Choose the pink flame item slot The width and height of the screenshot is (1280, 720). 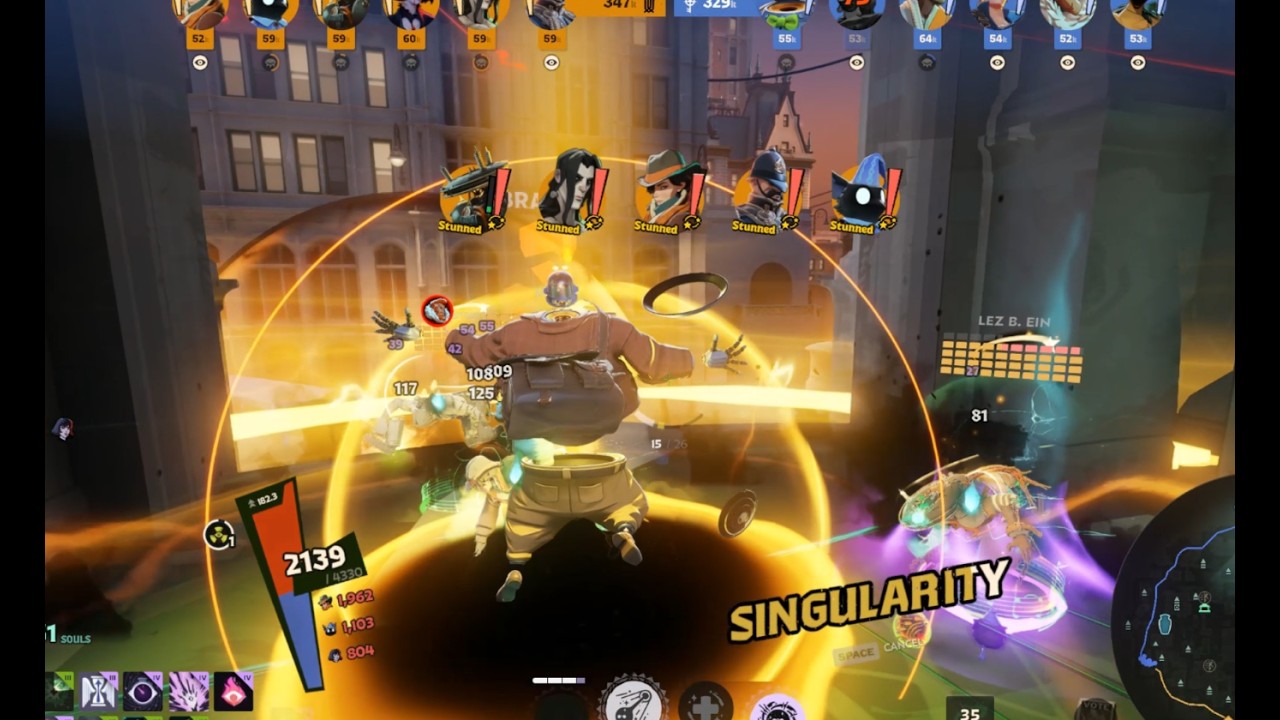(x=233, y=691)
